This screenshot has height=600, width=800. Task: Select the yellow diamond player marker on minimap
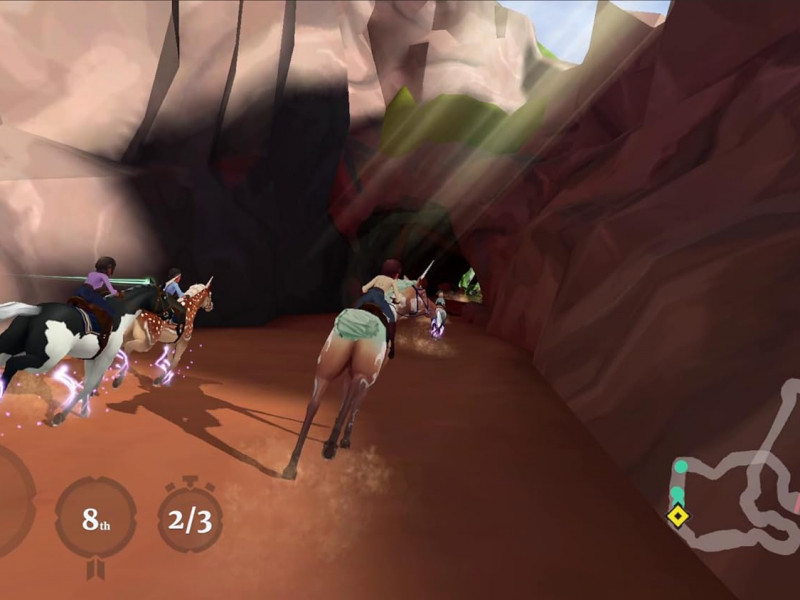678,516
